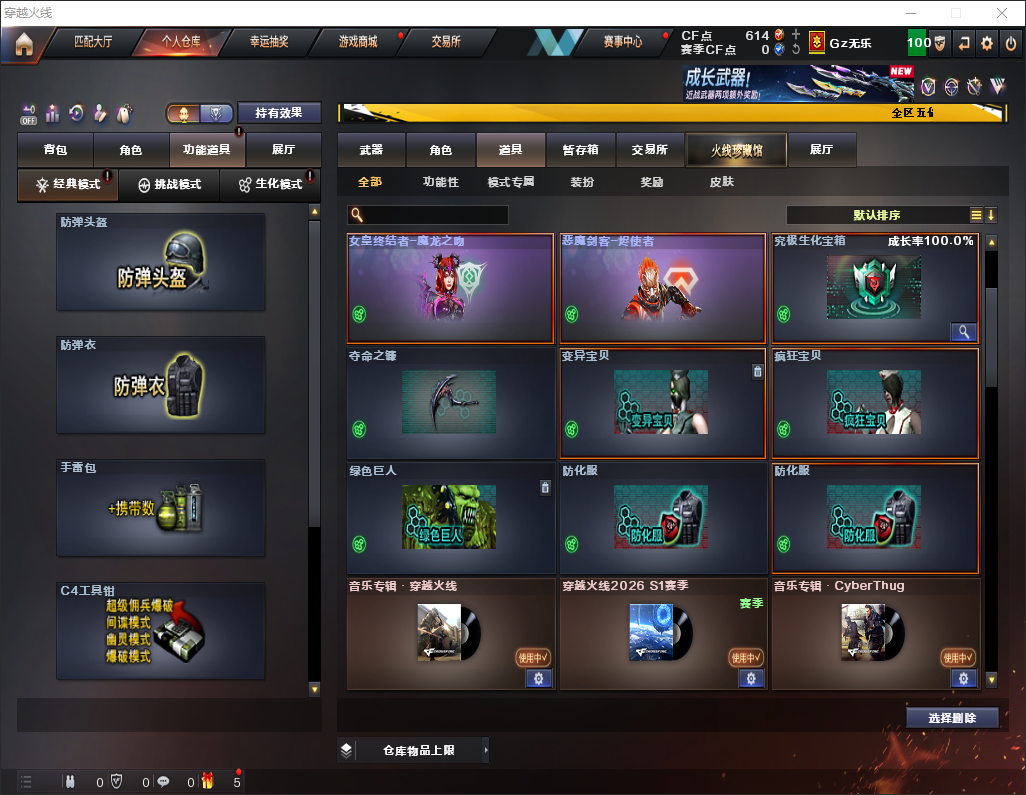Switch to 交易所 in top navigation
This screenshot has height=795, width=1026.
(446, 42)
